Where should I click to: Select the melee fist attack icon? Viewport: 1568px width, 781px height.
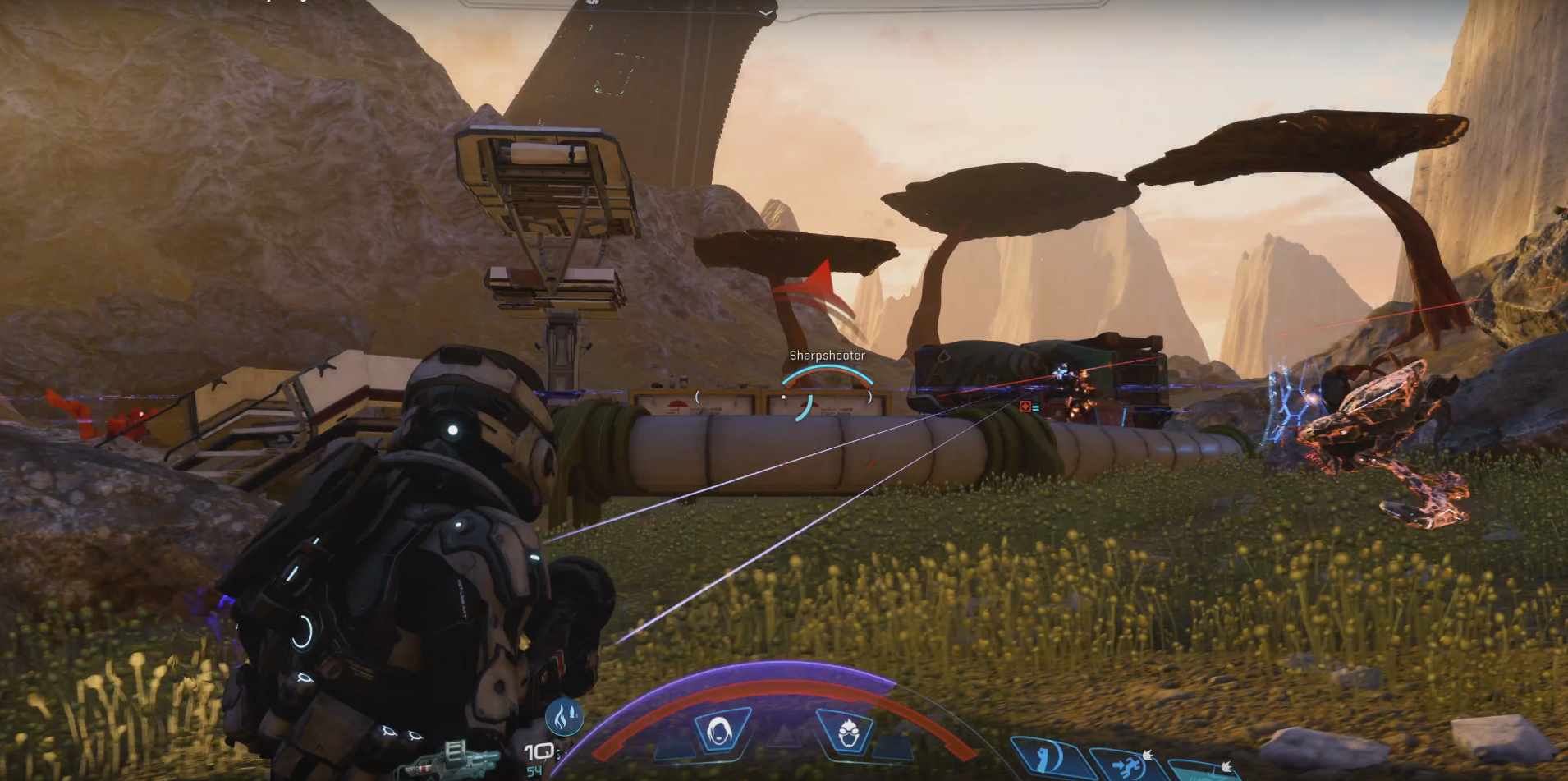(1045, 761)
